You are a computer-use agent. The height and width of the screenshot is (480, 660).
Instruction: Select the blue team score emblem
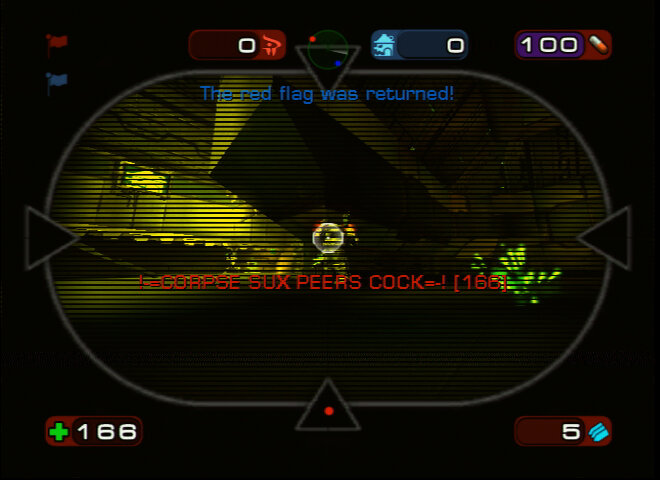coord(385,45)
